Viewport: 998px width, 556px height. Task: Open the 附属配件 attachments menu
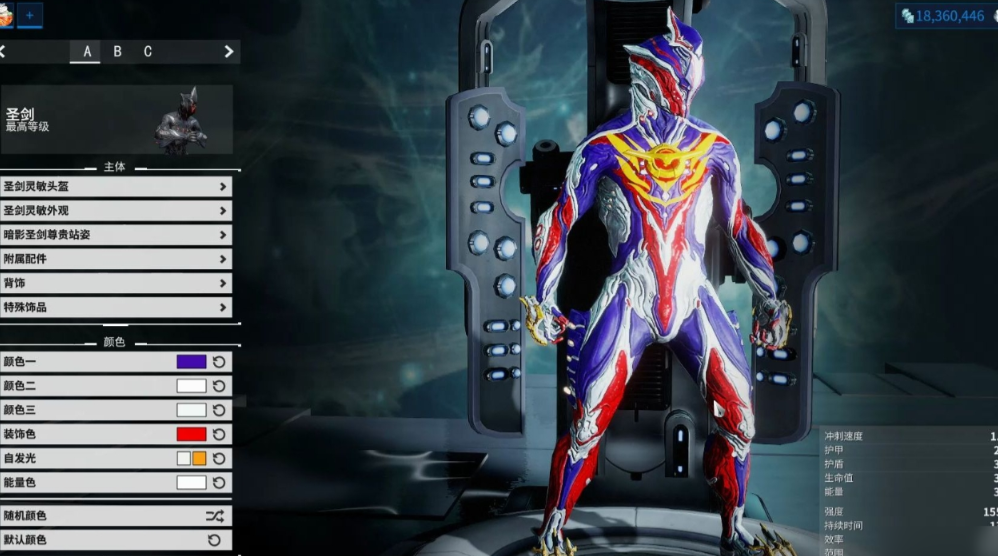point(116,259)
